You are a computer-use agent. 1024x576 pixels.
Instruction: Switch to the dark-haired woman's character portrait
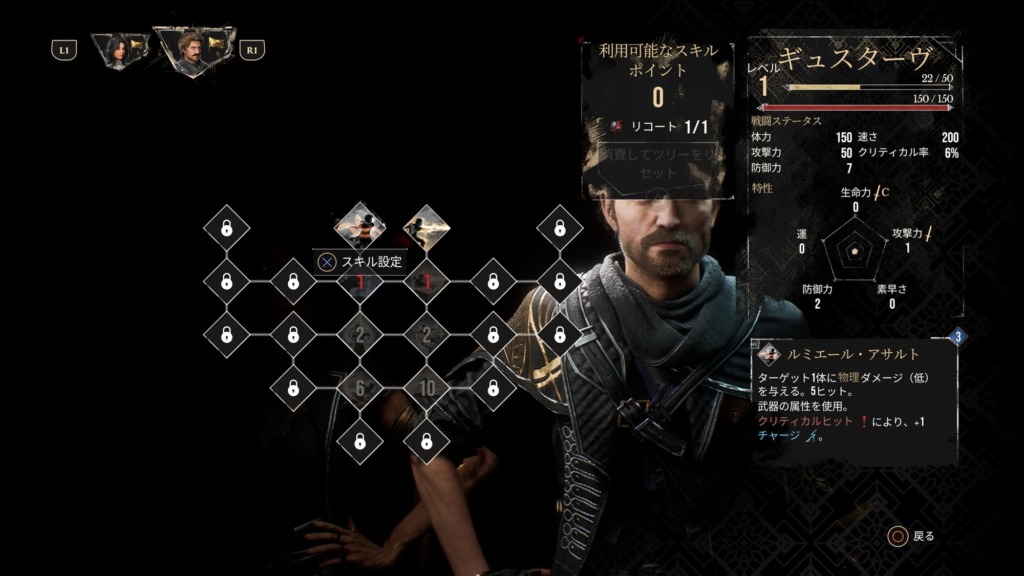coord(119,49)
